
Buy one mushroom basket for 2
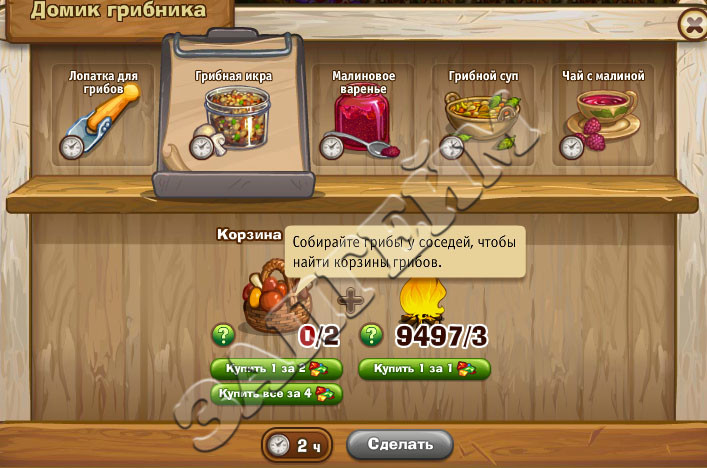click(276, 369)
